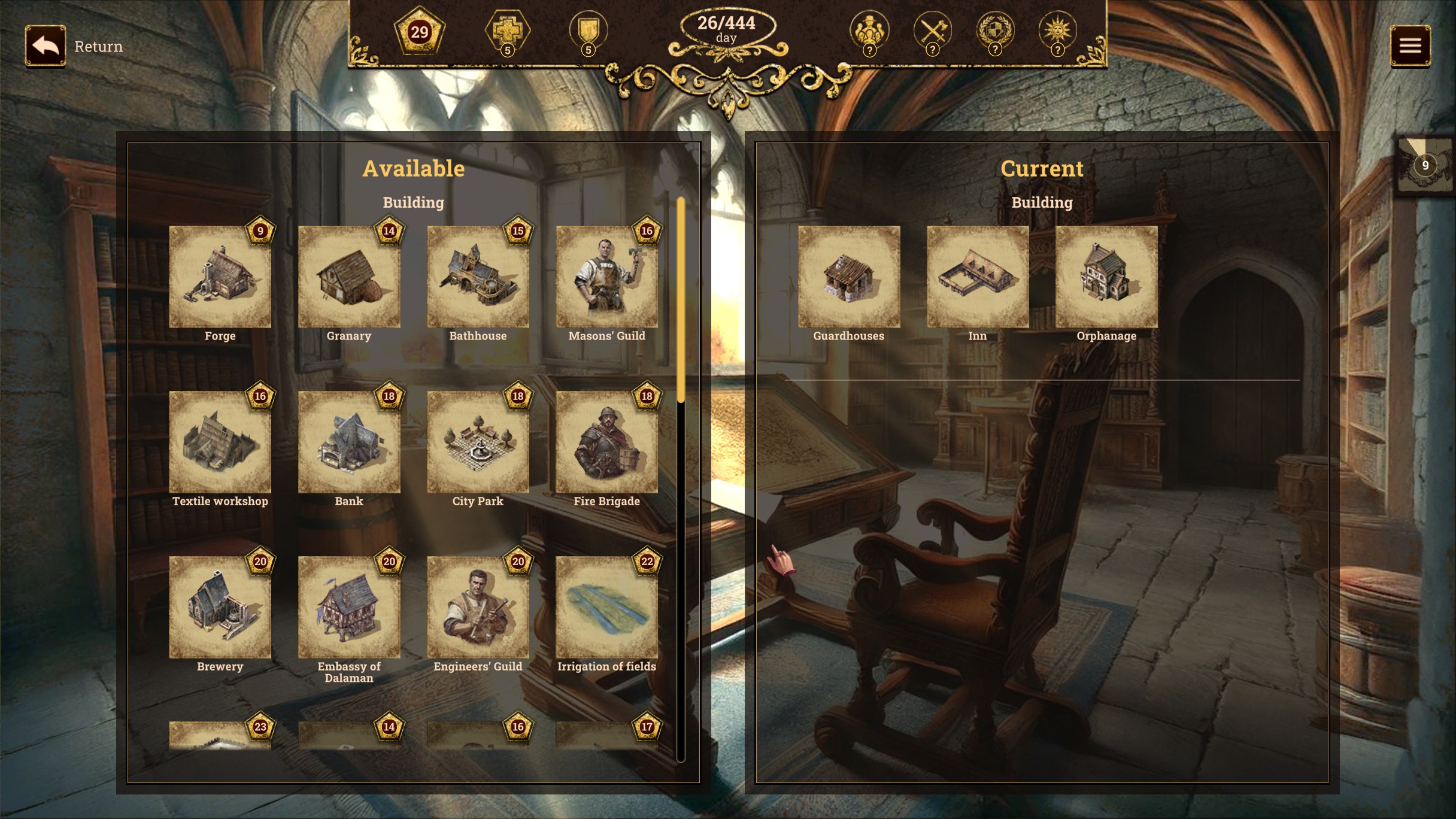Select the City Park card
The height and width of the screenshot is (819, 1456).
478,442
